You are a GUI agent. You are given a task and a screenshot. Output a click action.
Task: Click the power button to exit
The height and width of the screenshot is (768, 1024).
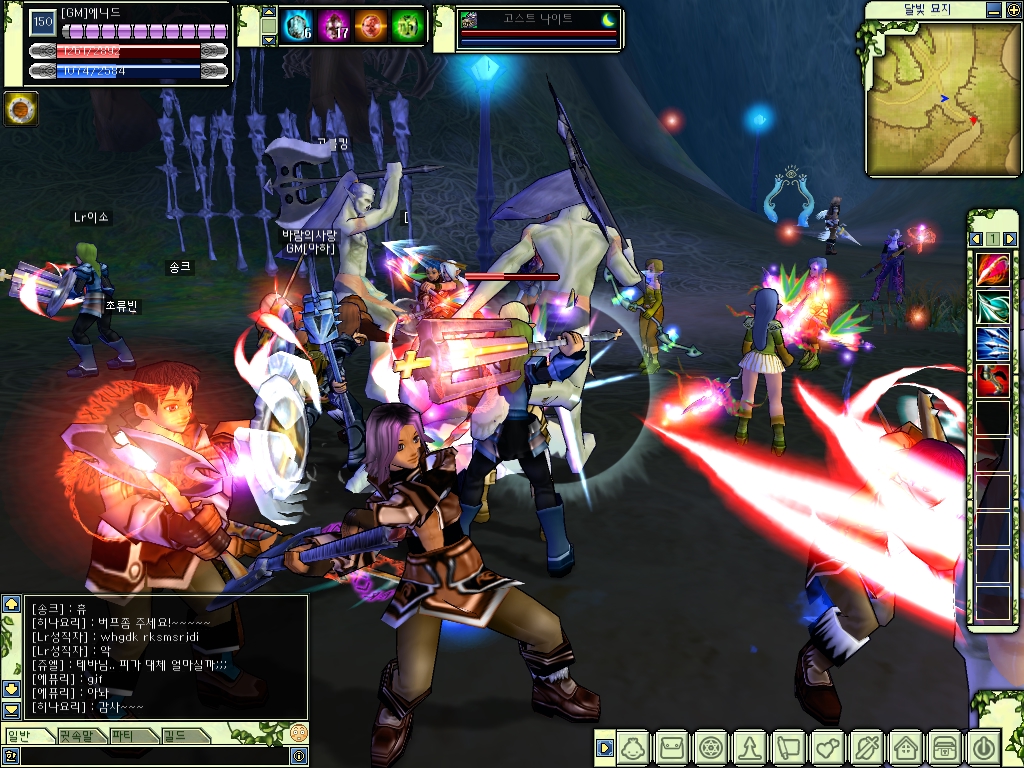pos(983,747)
